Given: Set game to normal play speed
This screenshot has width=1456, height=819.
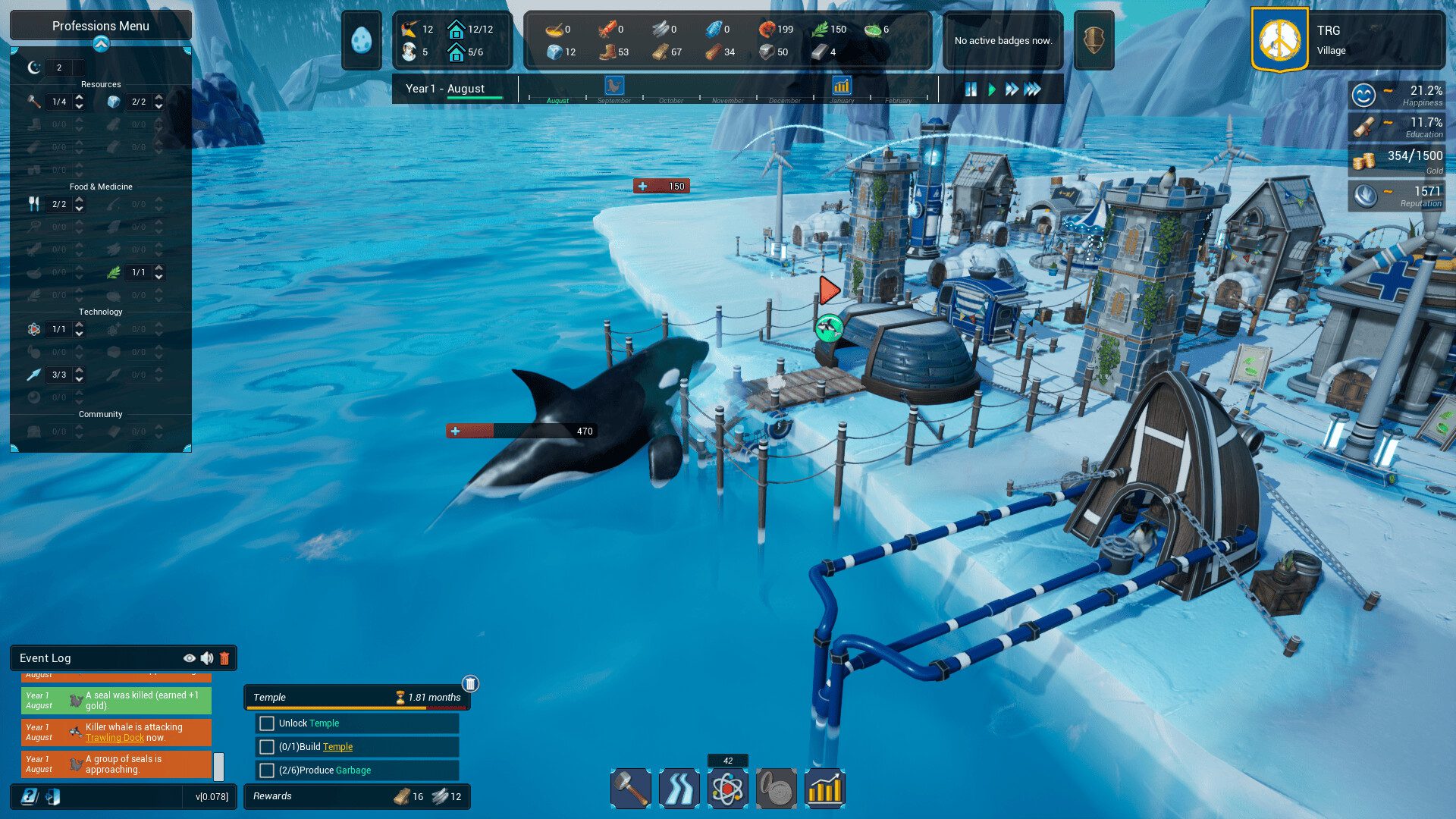Looking at the screenshot, I should coord(992,89).
